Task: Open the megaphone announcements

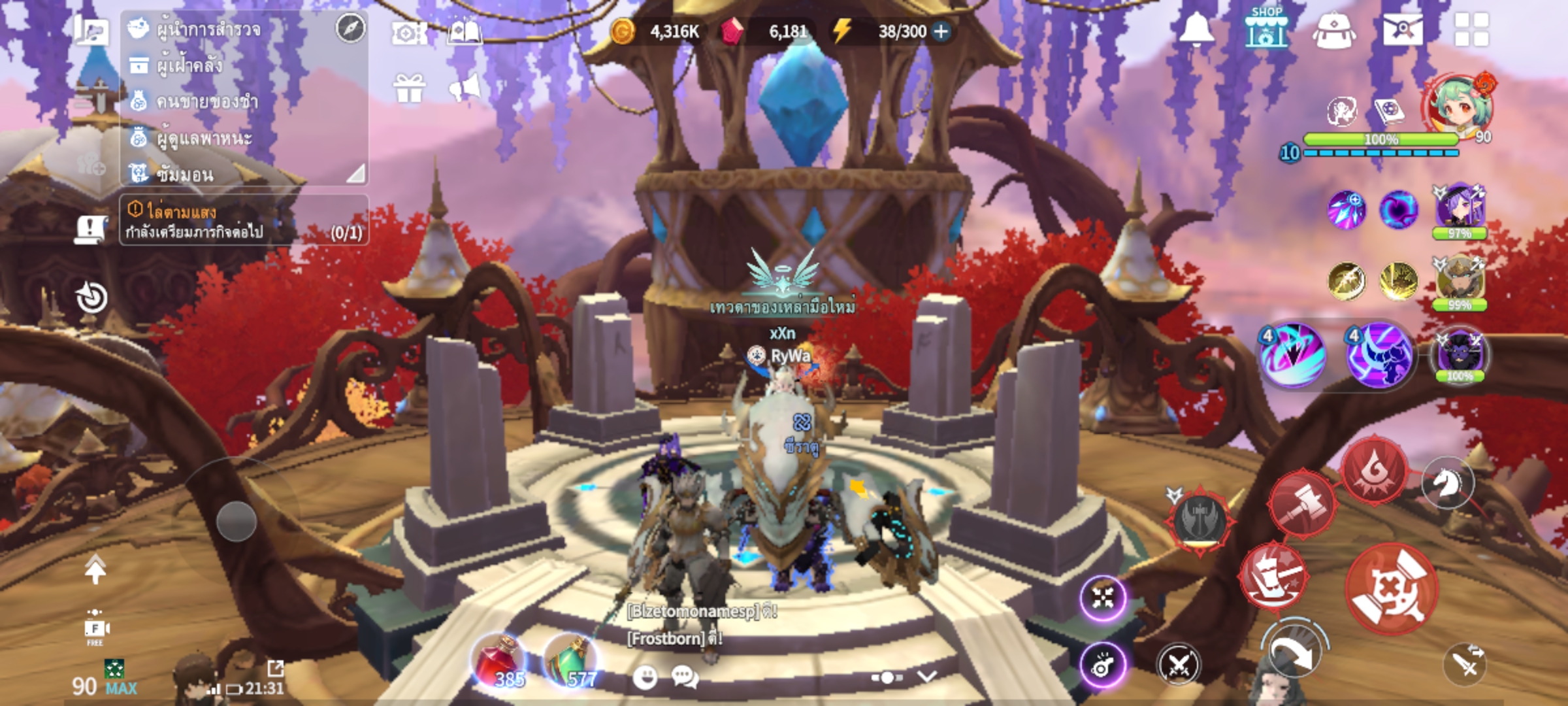Action: (x=466, y=88)
